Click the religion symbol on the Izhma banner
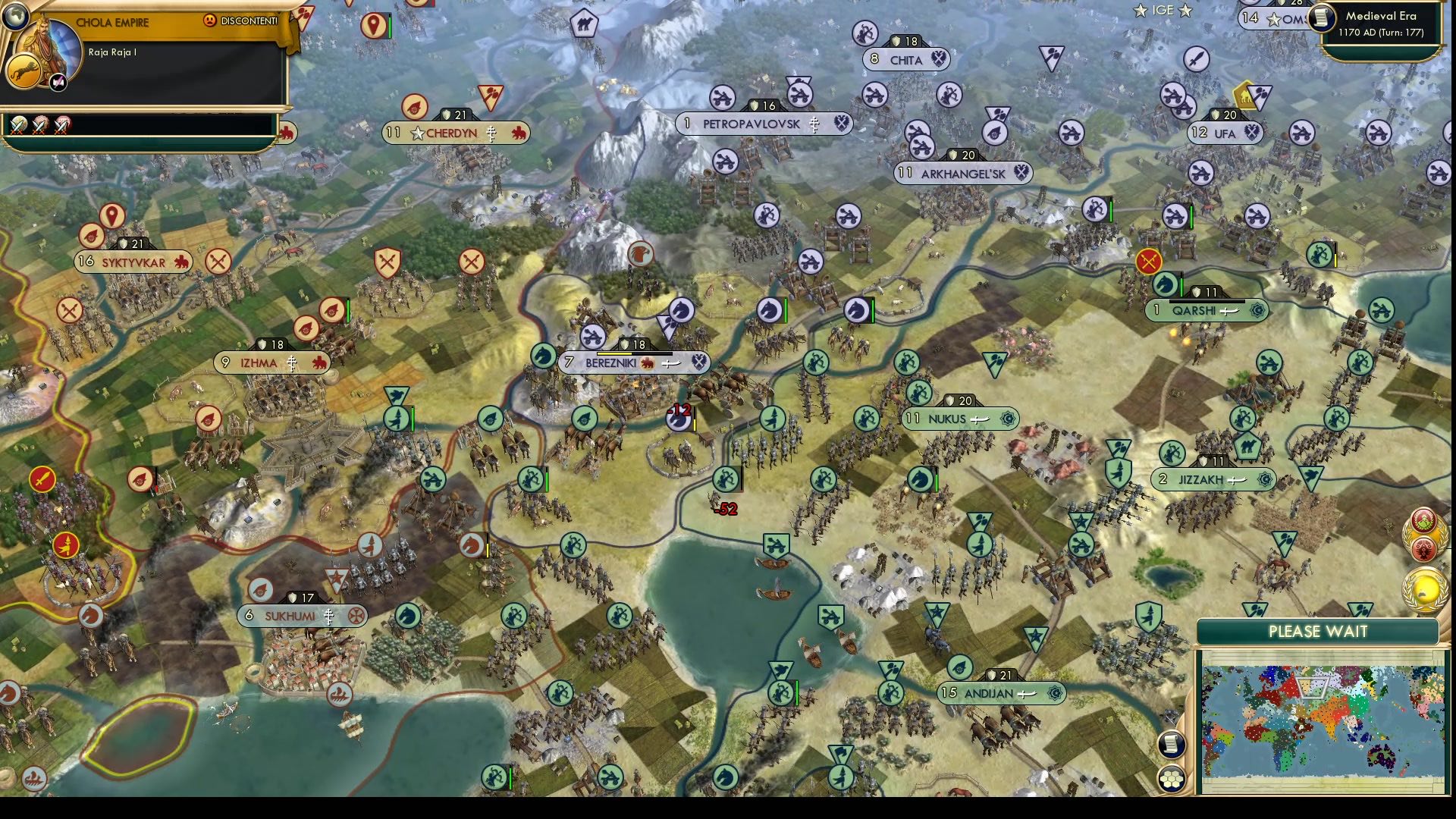Screen dimensions: 1456x819 coord(292,363)
